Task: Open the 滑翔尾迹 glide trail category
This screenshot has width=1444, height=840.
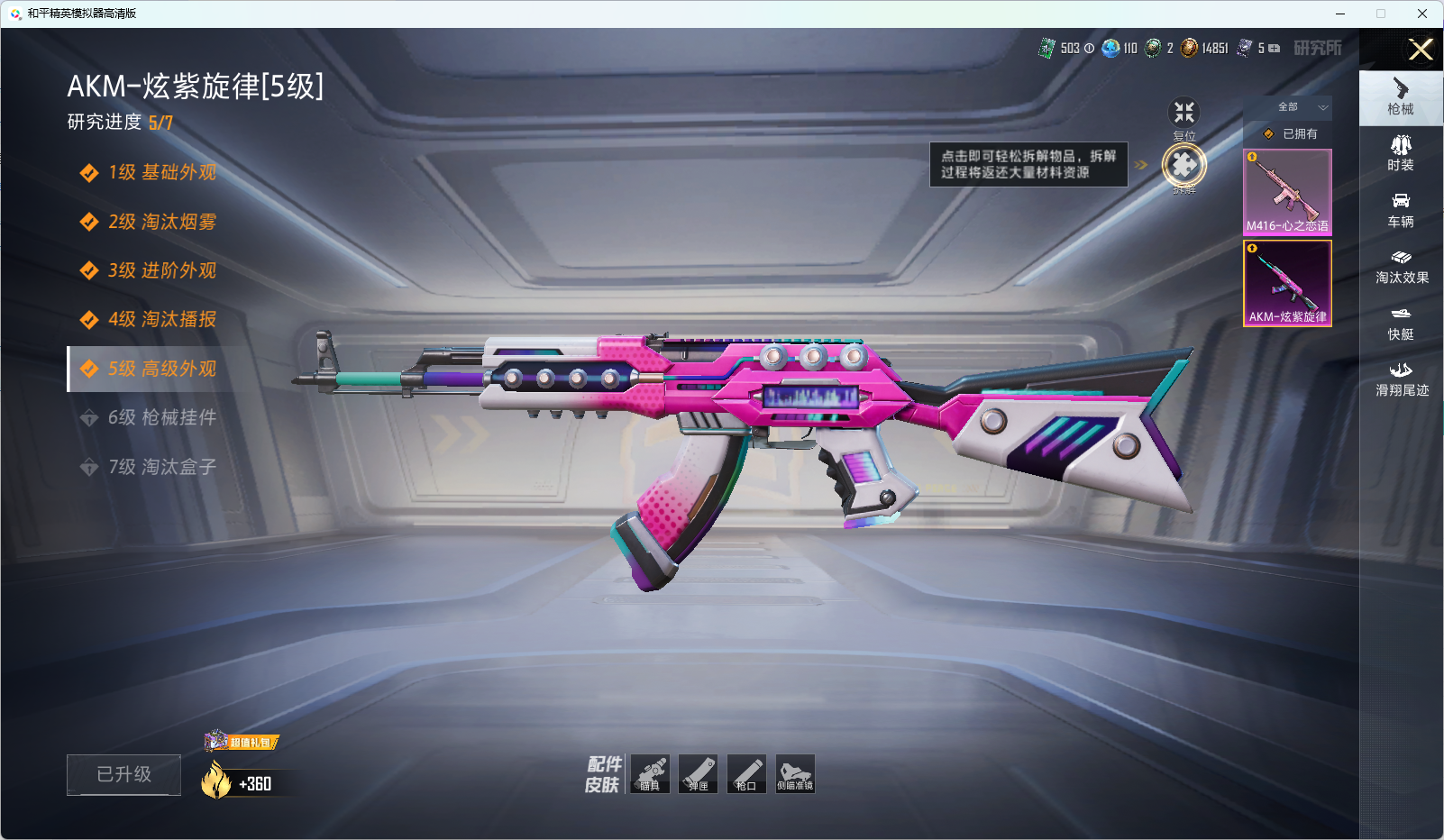Action: (x=1401, y=379)
